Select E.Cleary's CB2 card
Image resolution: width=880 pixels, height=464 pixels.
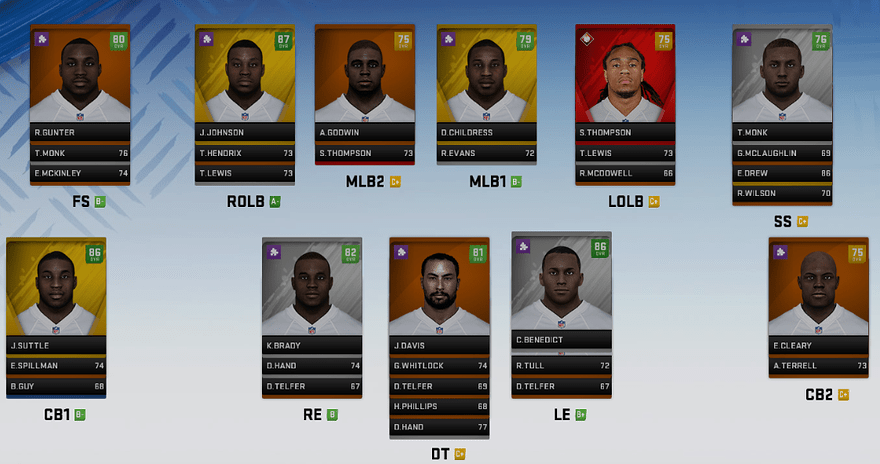(x=818, y=290)
